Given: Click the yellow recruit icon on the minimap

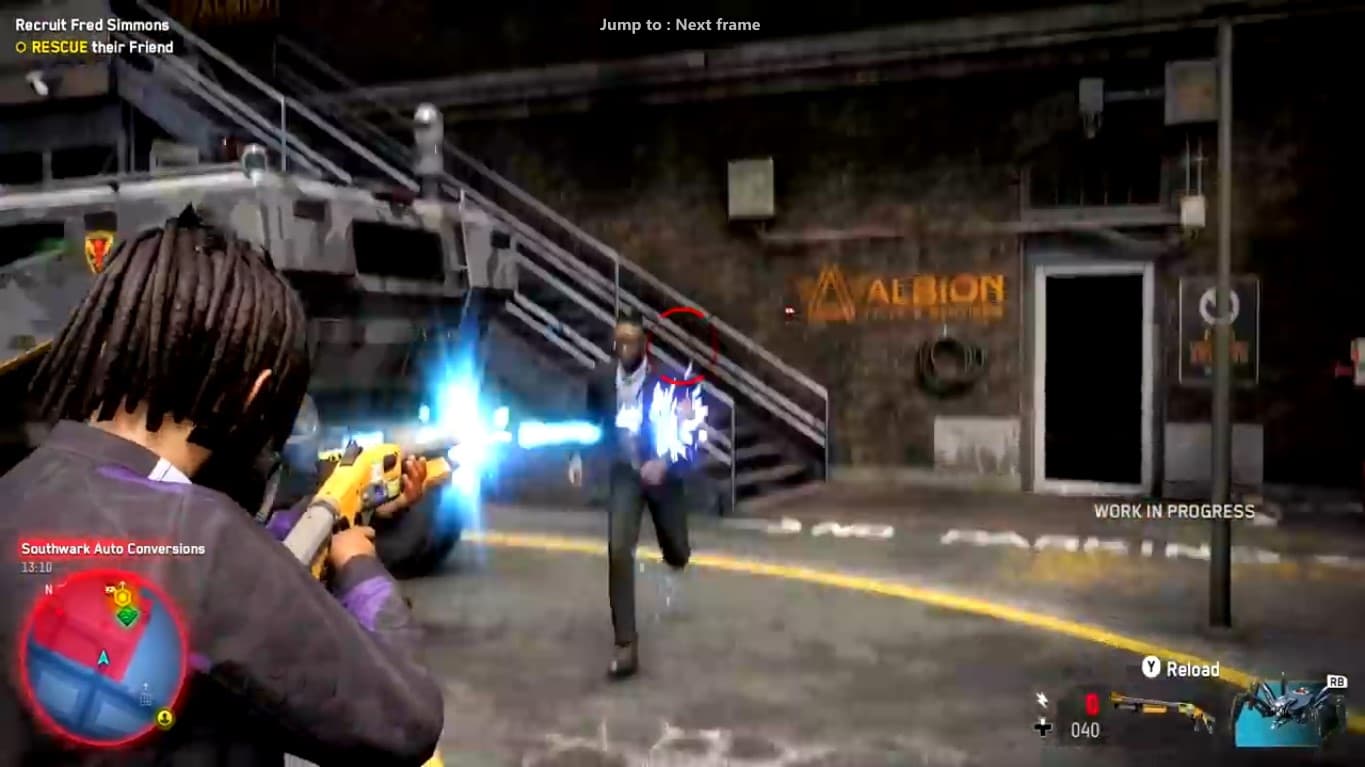Looking at the screenshot, I should coord(165,718).
